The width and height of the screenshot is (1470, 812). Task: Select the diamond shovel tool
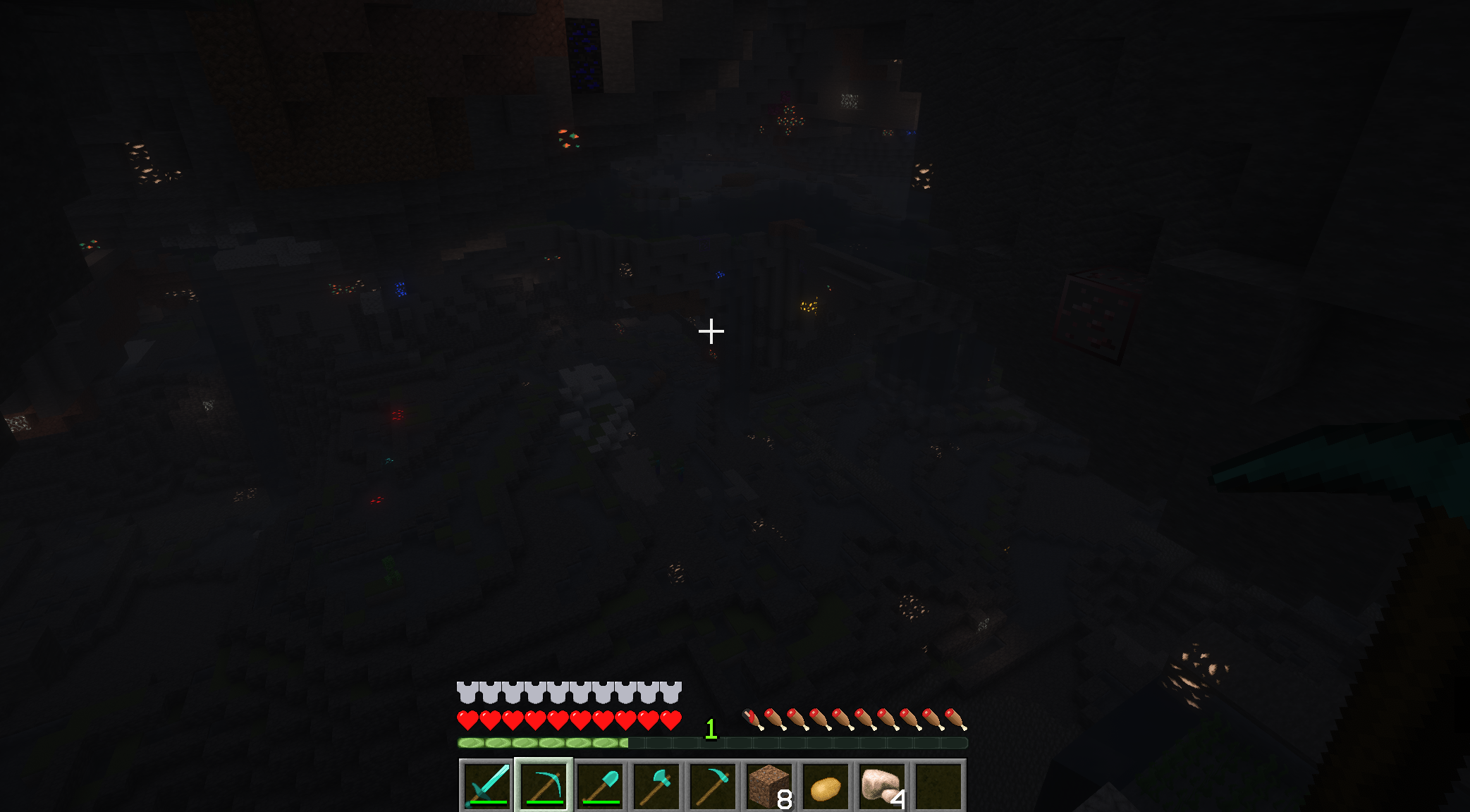pyautogui.click(x=599, y=784)
